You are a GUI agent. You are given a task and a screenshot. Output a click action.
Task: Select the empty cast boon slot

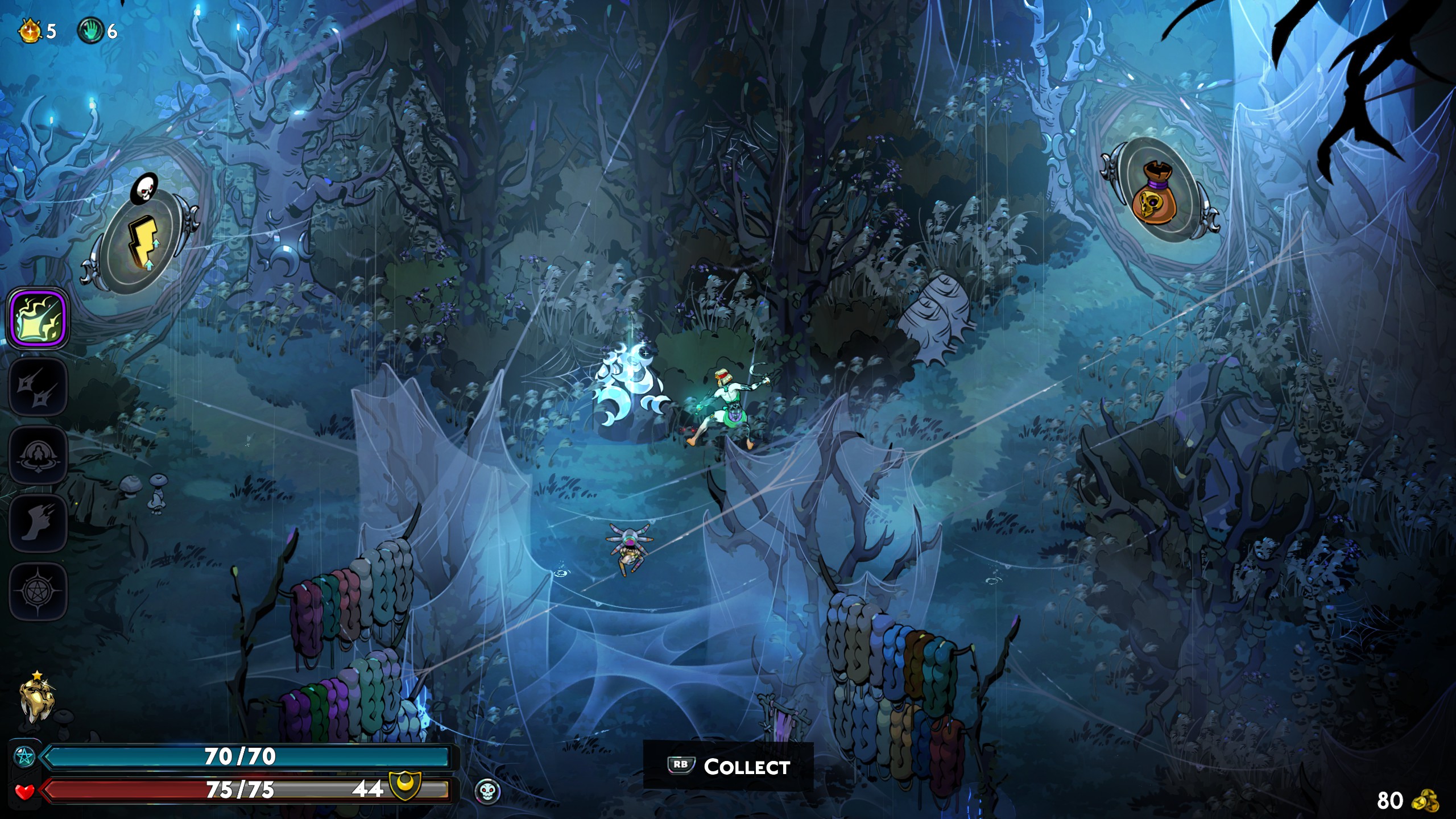[x=38, y=456]
